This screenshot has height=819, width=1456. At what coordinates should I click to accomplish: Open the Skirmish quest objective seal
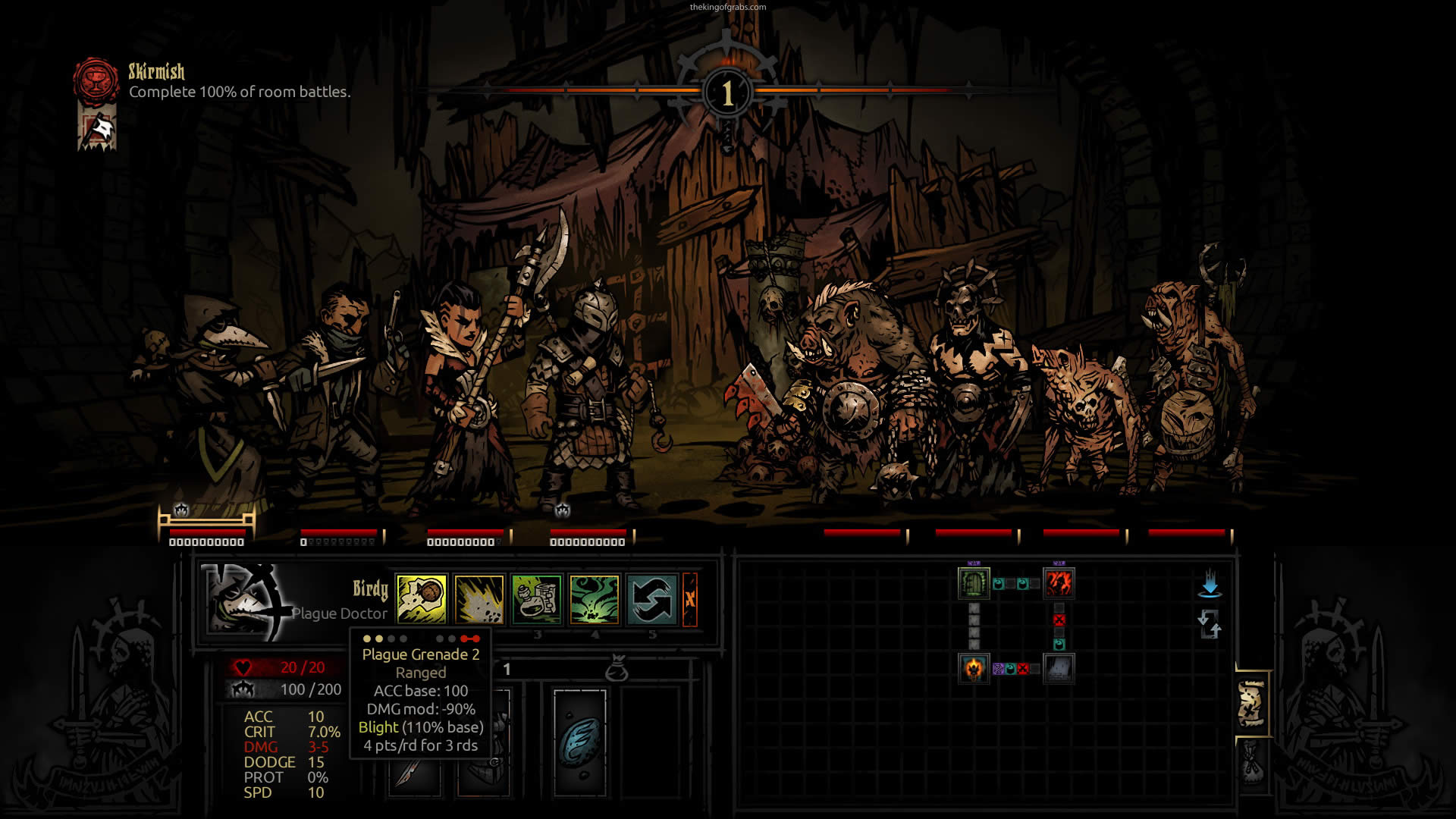click(x=96, y=80)
